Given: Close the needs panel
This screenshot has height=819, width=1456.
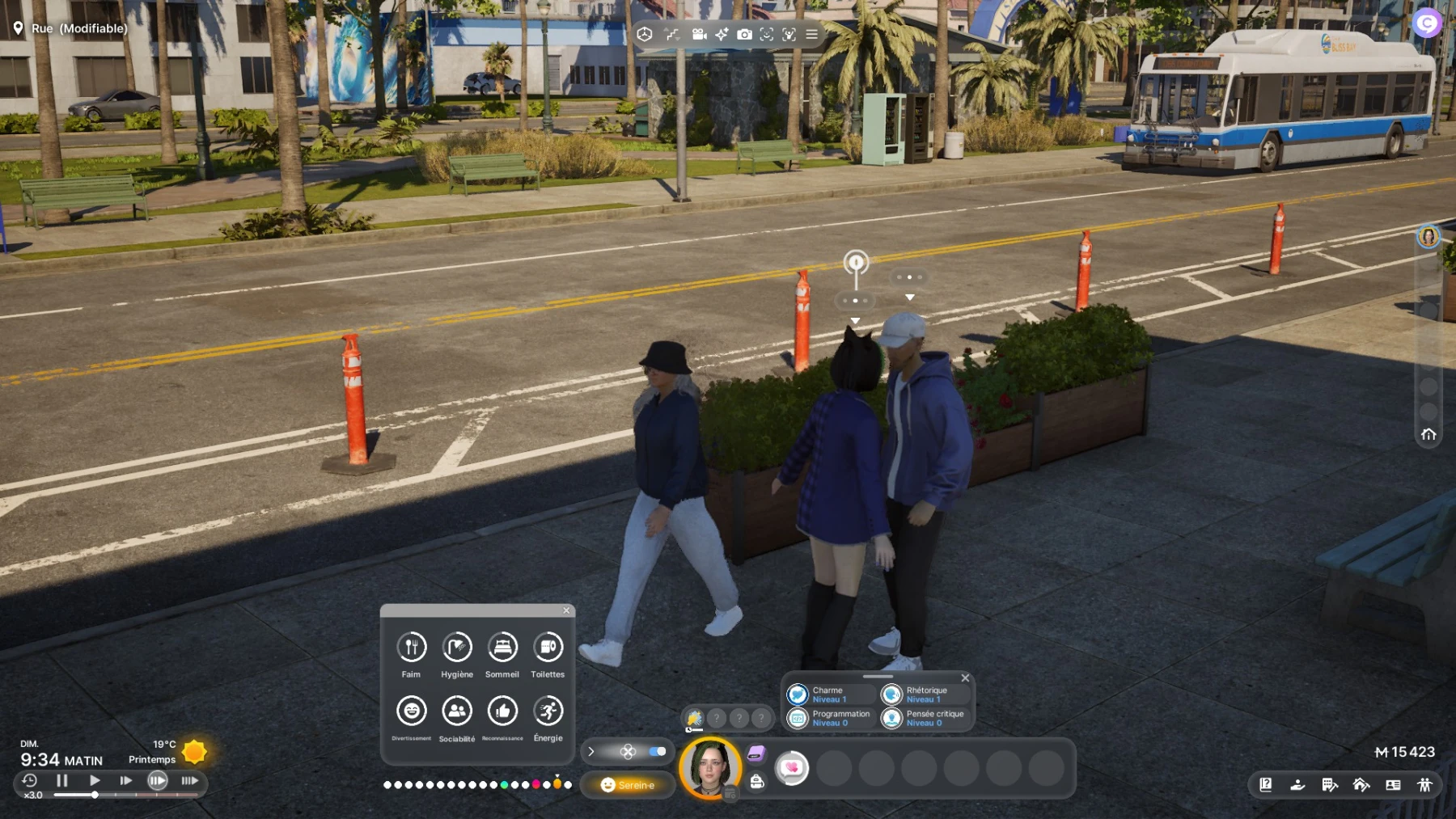Looking at the screenshot, I should [566, 610].
